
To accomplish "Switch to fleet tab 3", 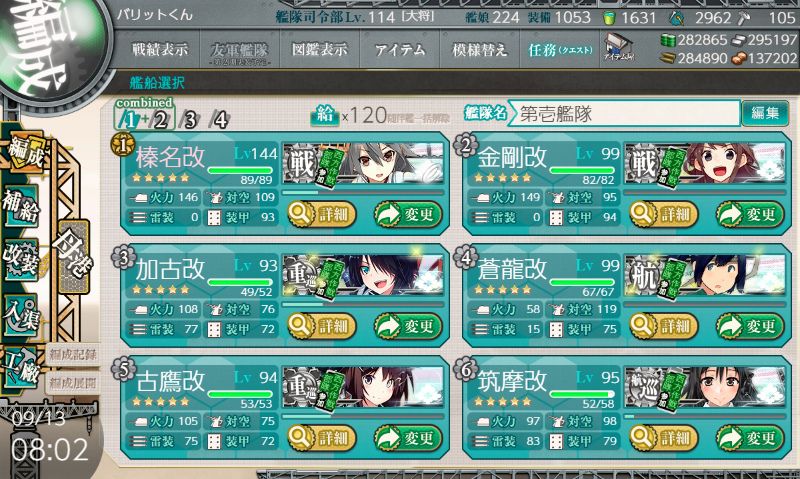I will 189,121.
